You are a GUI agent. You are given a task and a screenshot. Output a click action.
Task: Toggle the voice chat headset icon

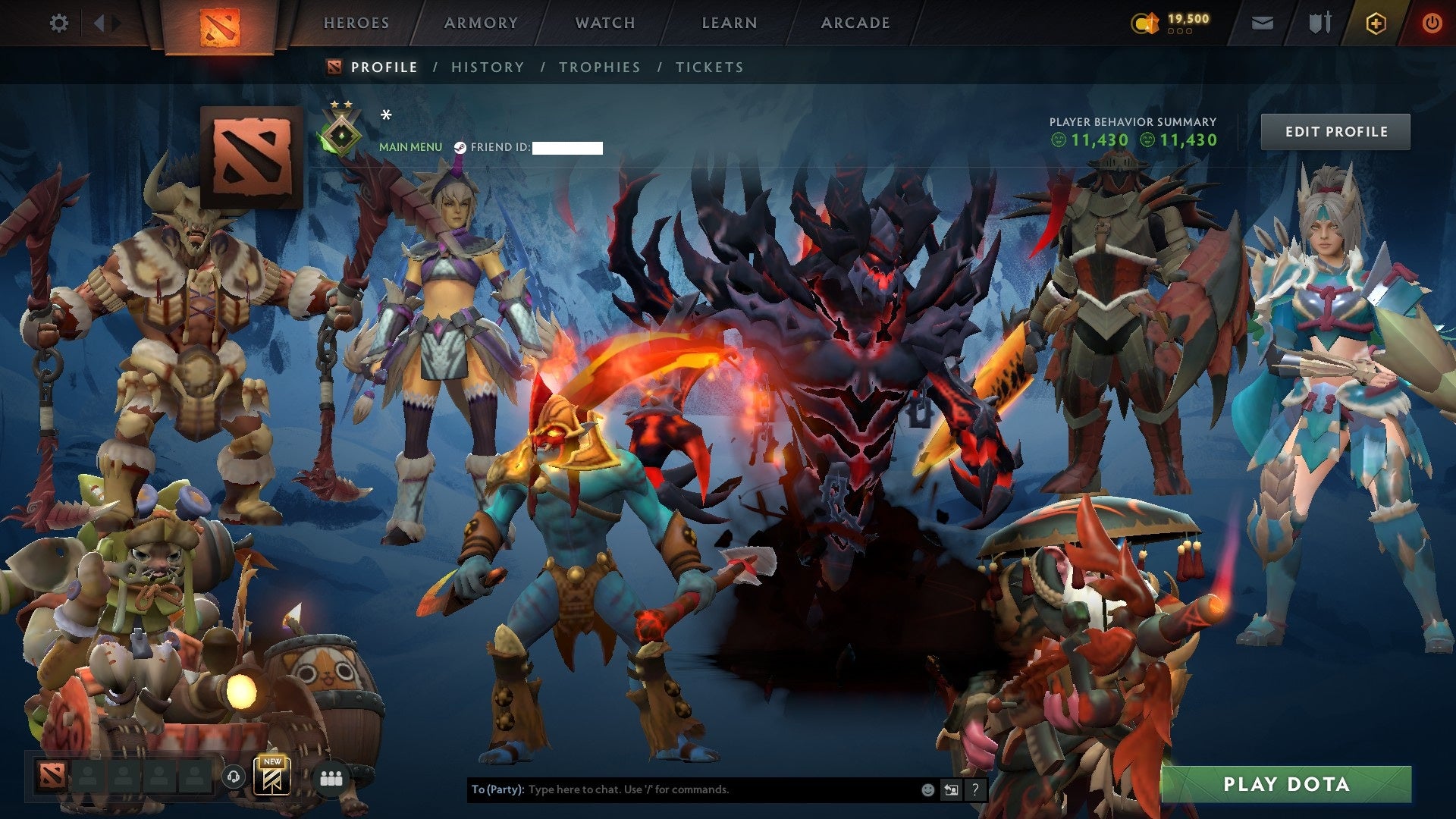click(x=234, y=777)
